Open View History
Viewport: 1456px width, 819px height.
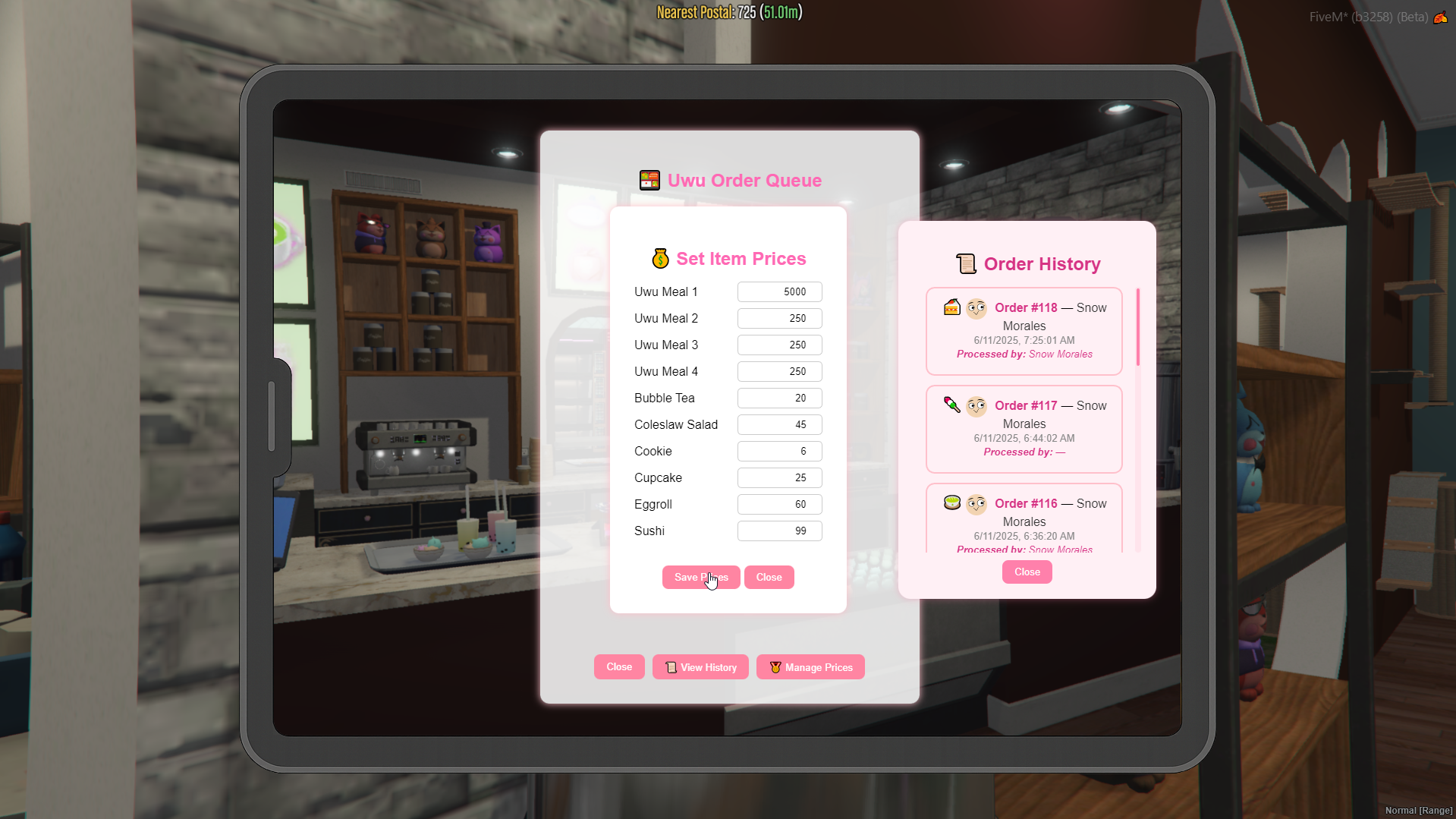point(700,667)
